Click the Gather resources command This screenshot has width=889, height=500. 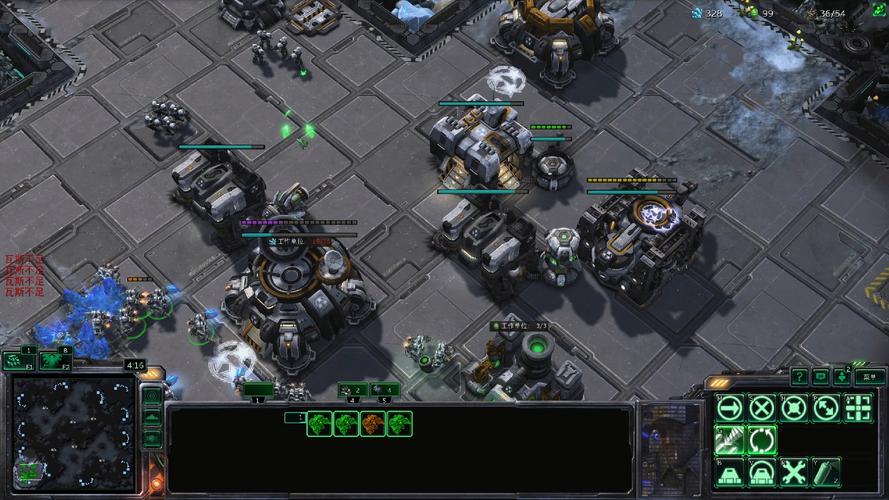(x=730, y=439)
